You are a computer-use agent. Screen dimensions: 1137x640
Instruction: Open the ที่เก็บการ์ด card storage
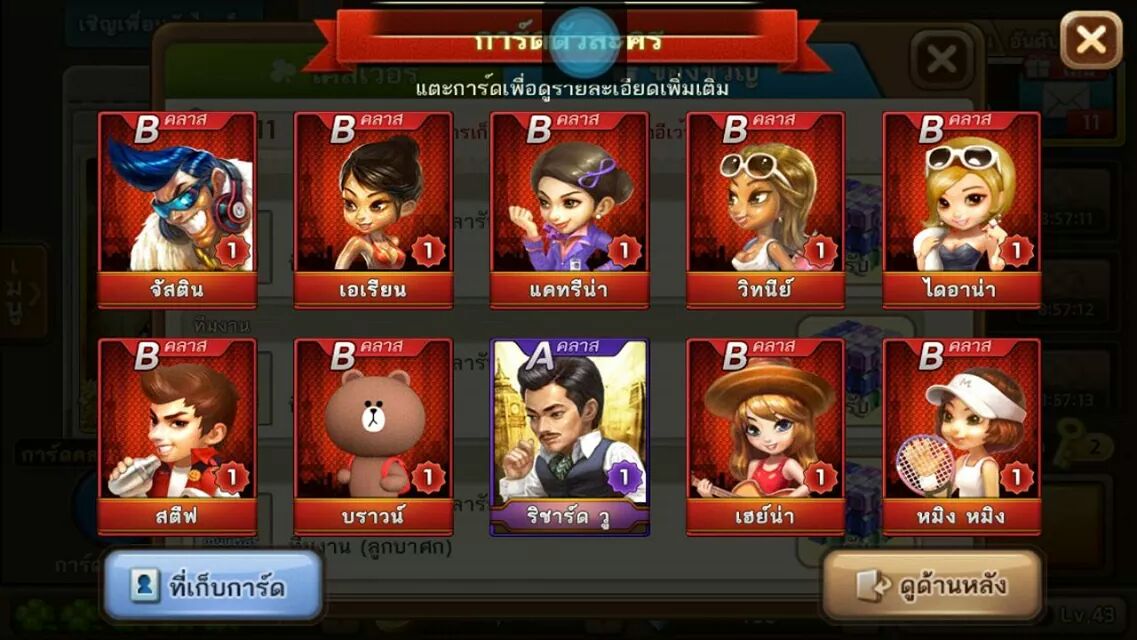[x=212, y=586]
